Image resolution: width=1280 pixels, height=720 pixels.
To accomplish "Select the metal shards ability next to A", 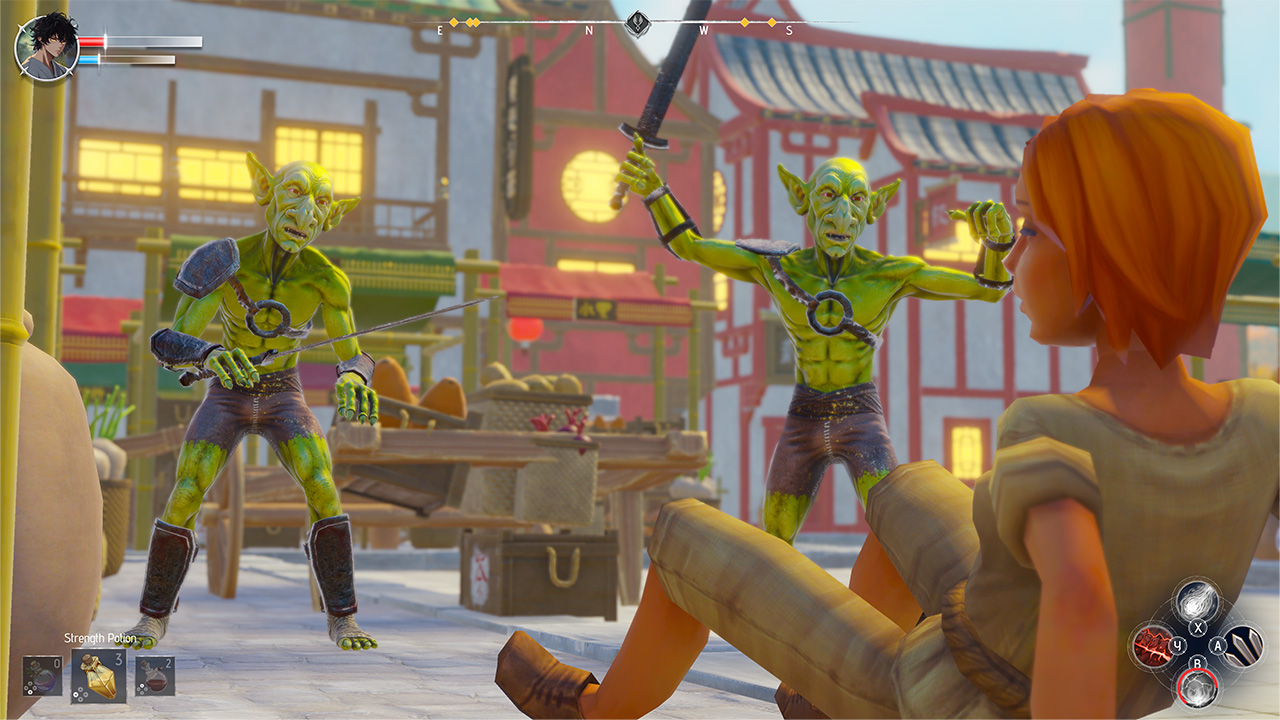I will [1244, 647].
